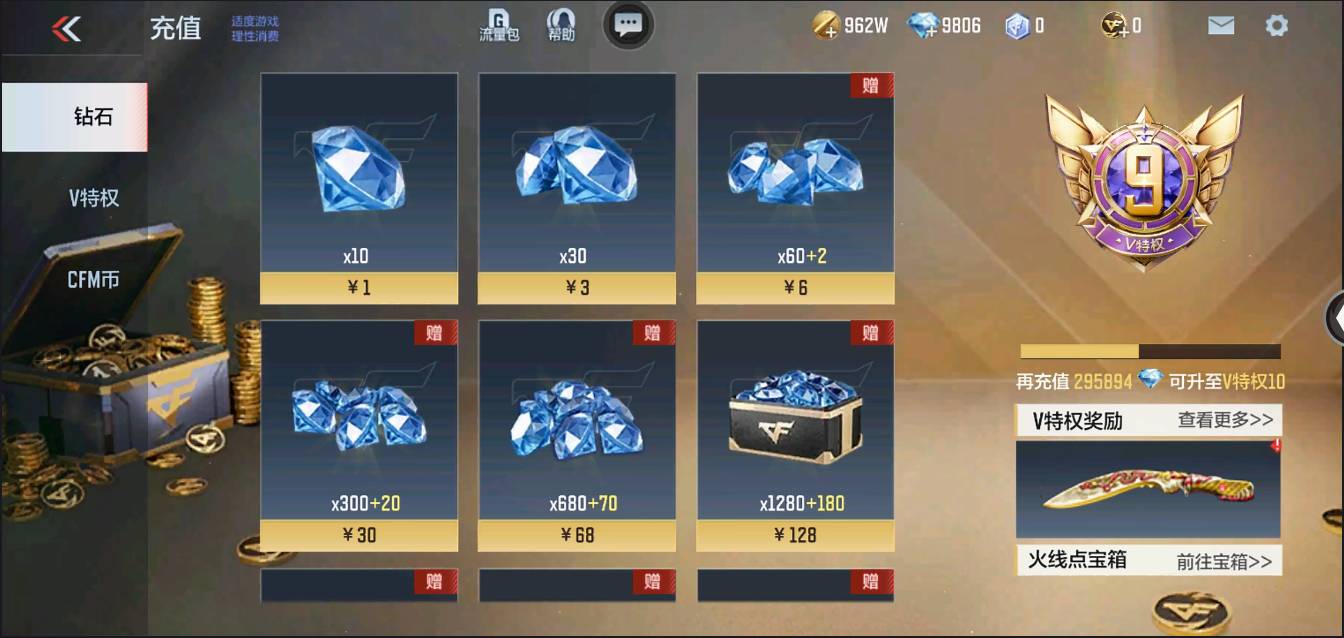Open the 流量包 data pack icon
The height and width of the screenshot is (638, 1344).
point(498,26)
